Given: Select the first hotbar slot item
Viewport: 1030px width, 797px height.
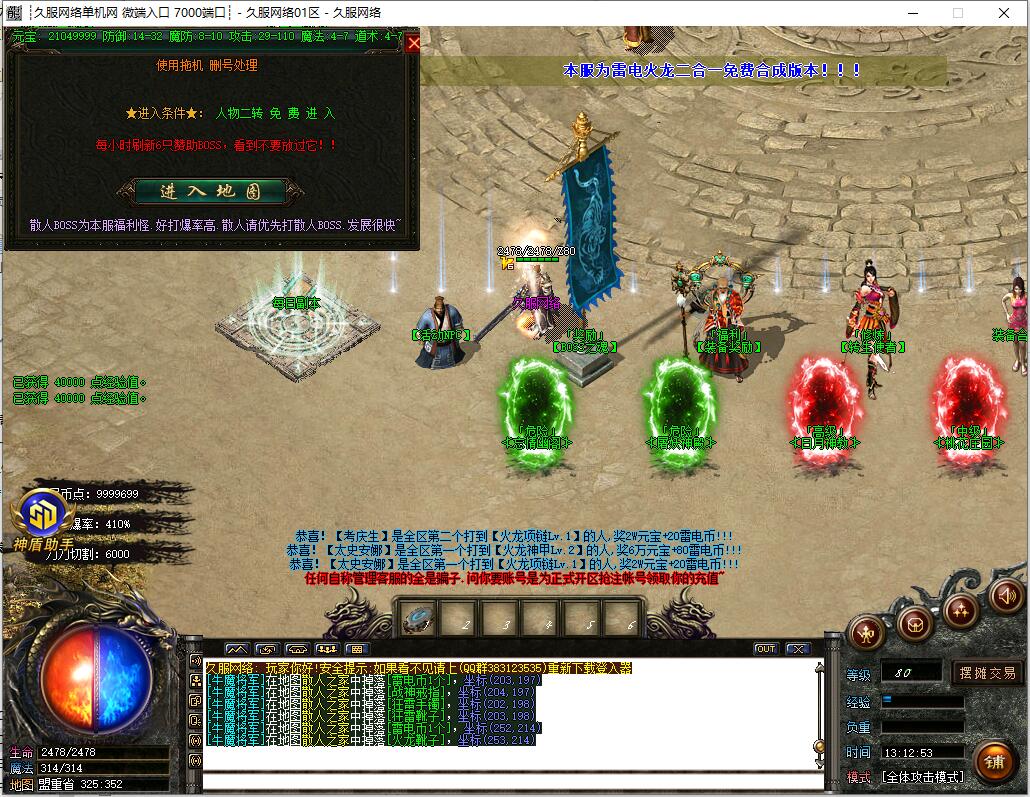Looking at the screenshot, I should pyautogui.click(x=416, y=620).
